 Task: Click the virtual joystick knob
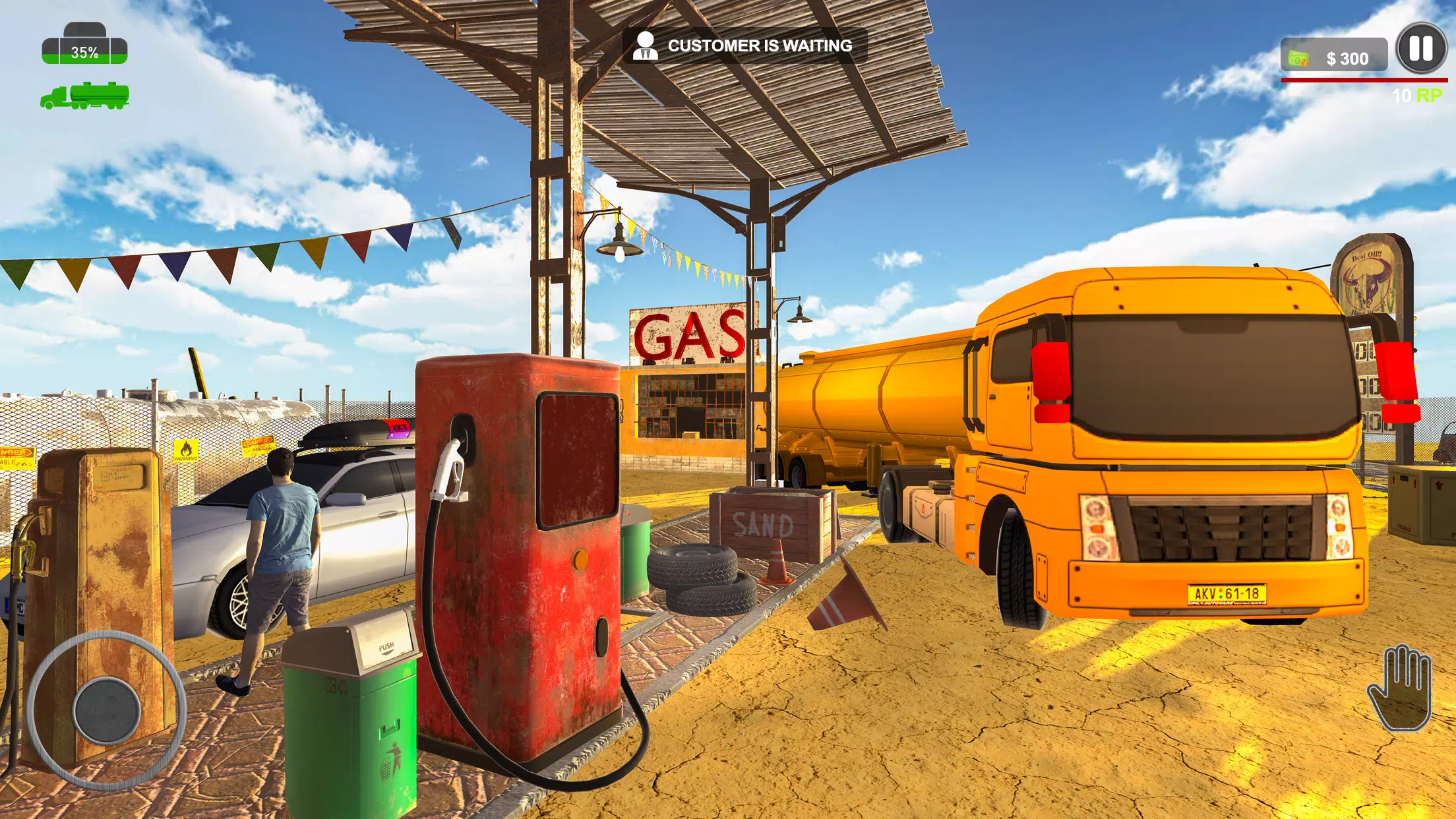(107, 710)
